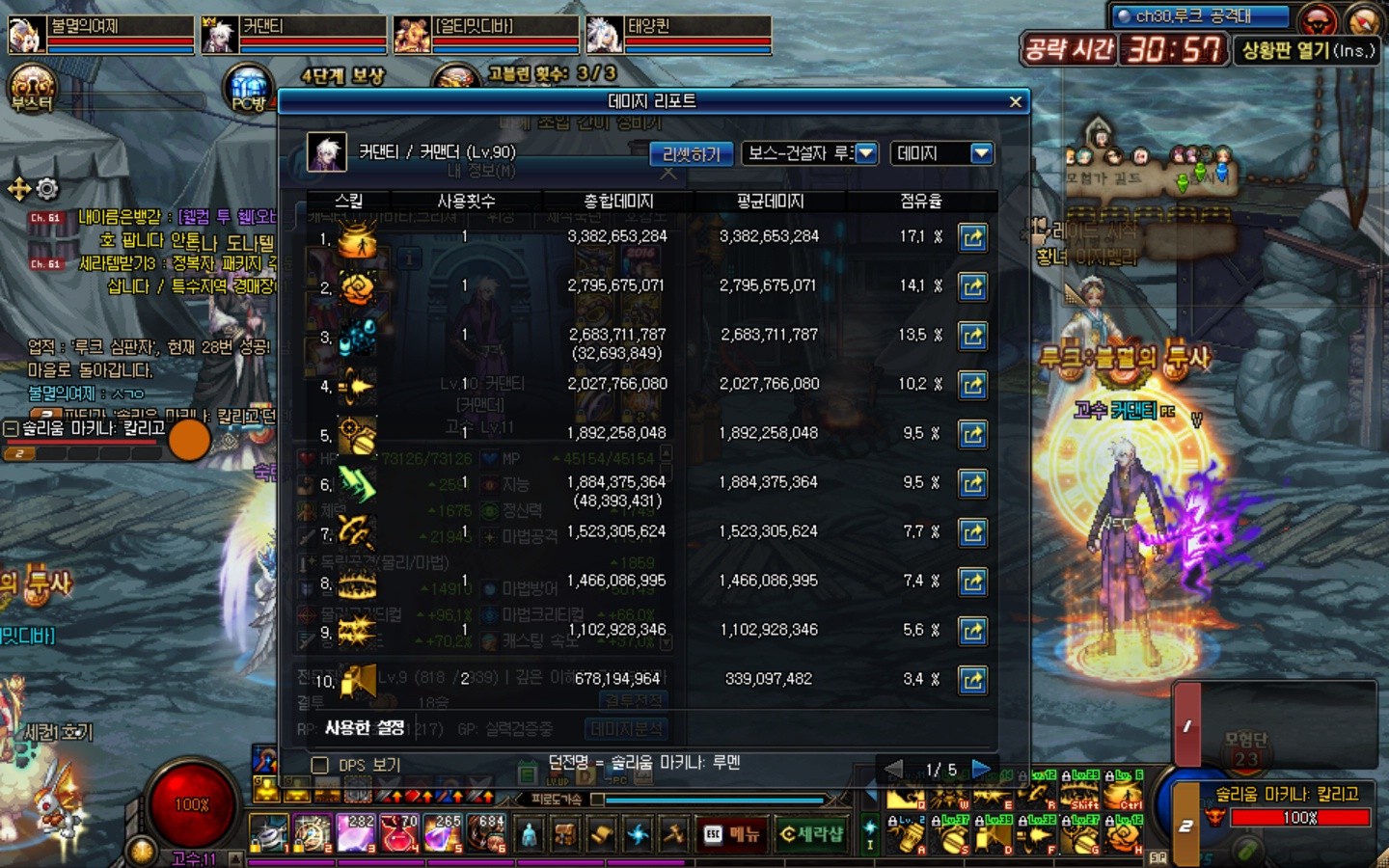The image size is (1389, 868).
Task: Click the ch30.루크 공격대 channel label
Action: click(x=1199, y=16)
